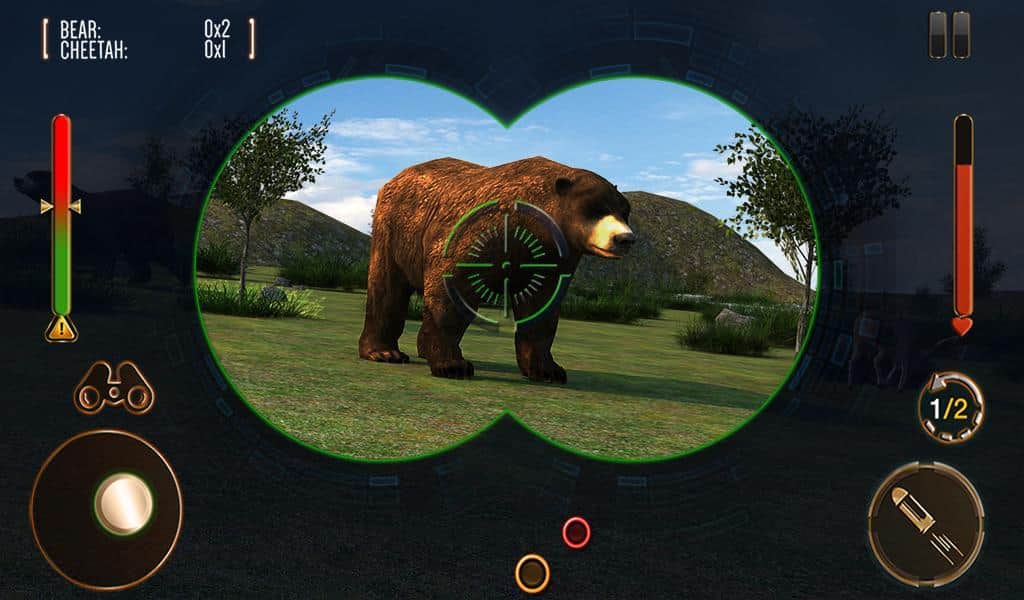Viewport: 1024px width, 600px height.
Task: Tap the small red circle button
Action: pyautogui.click(x=576, y=531)
